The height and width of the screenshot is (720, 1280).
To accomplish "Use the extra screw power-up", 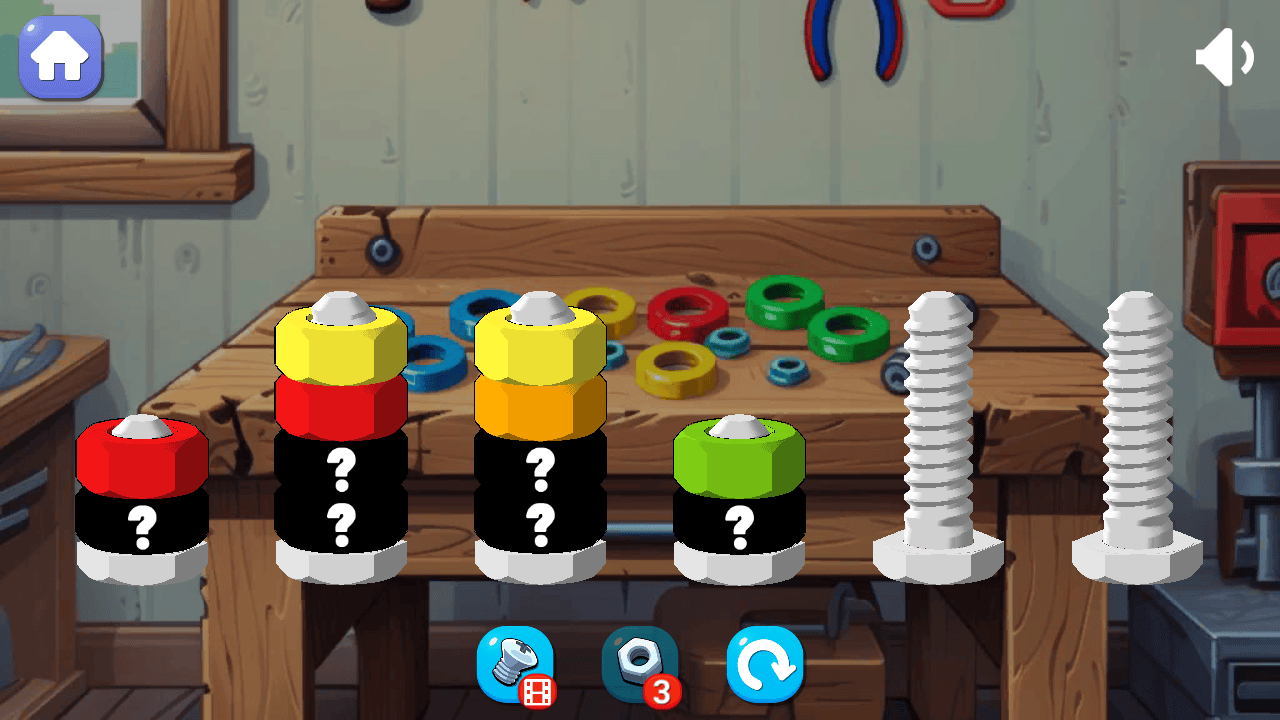I will 516,662.
